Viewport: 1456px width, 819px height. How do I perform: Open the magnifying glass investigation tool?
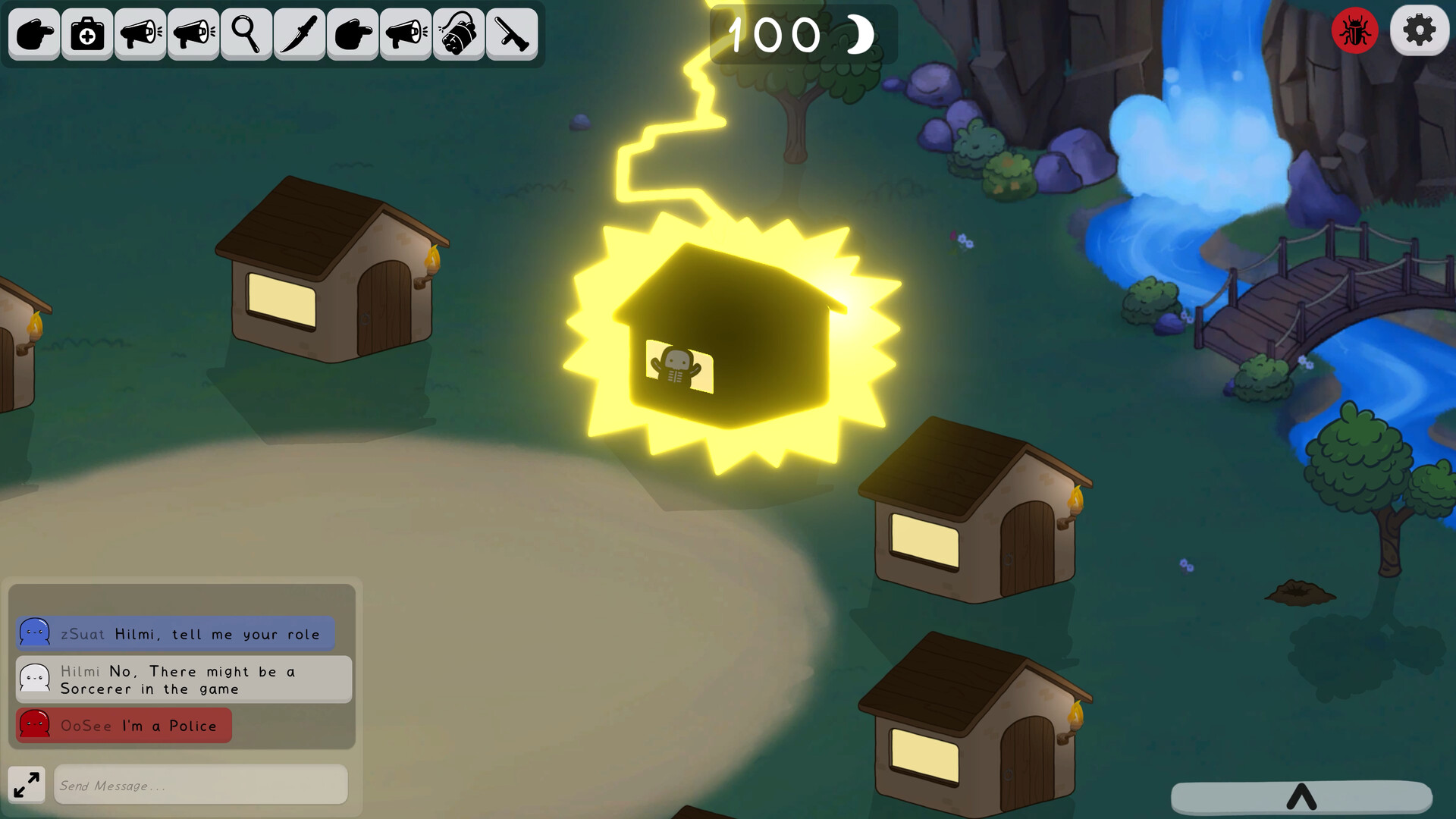[246, 33]
